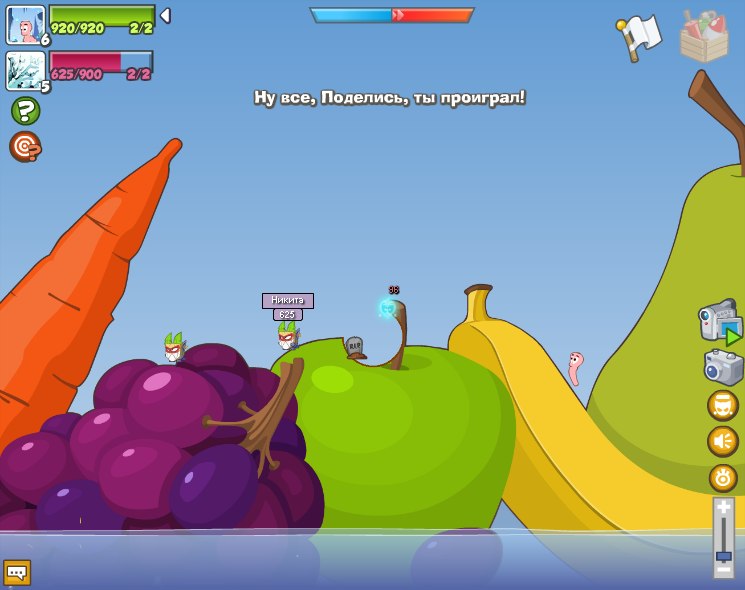The width and height of the screenshot is (745, 590).
Task: Open the target hint with question mark
Action: pyautogui.click(x=25, y=146)
